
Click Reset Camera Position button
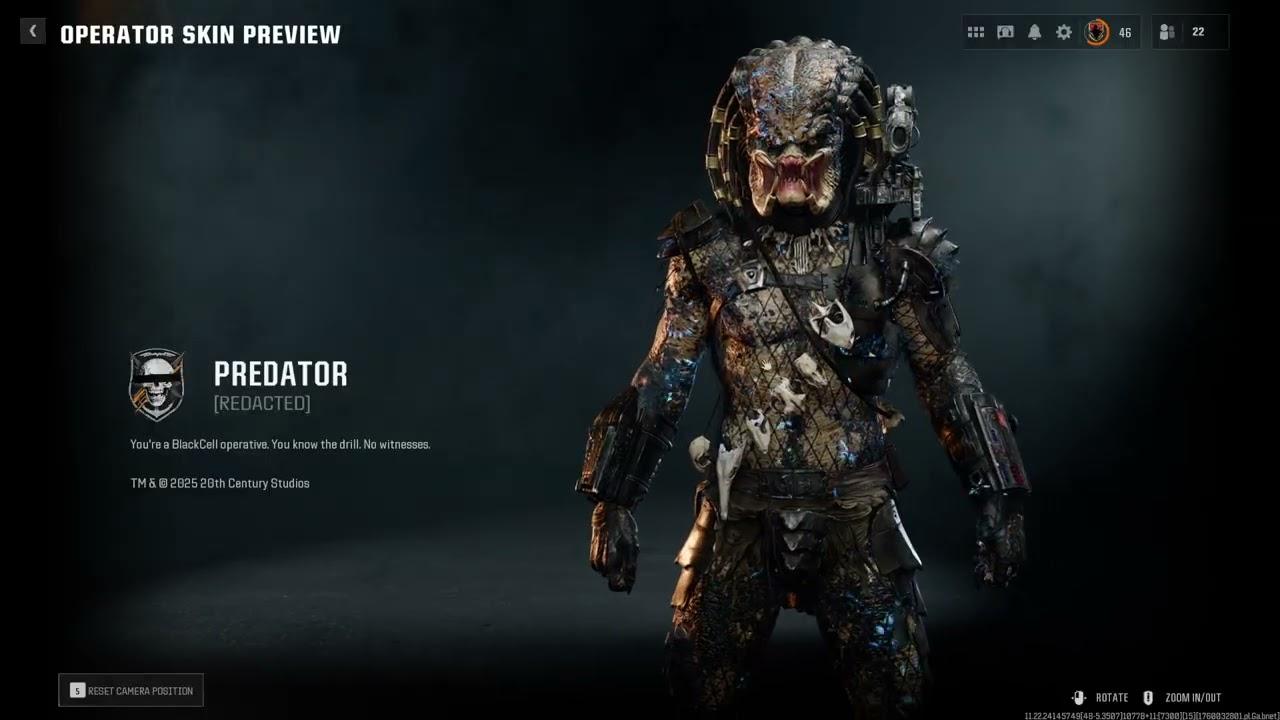pyautogui.click(x=131, y=690)
